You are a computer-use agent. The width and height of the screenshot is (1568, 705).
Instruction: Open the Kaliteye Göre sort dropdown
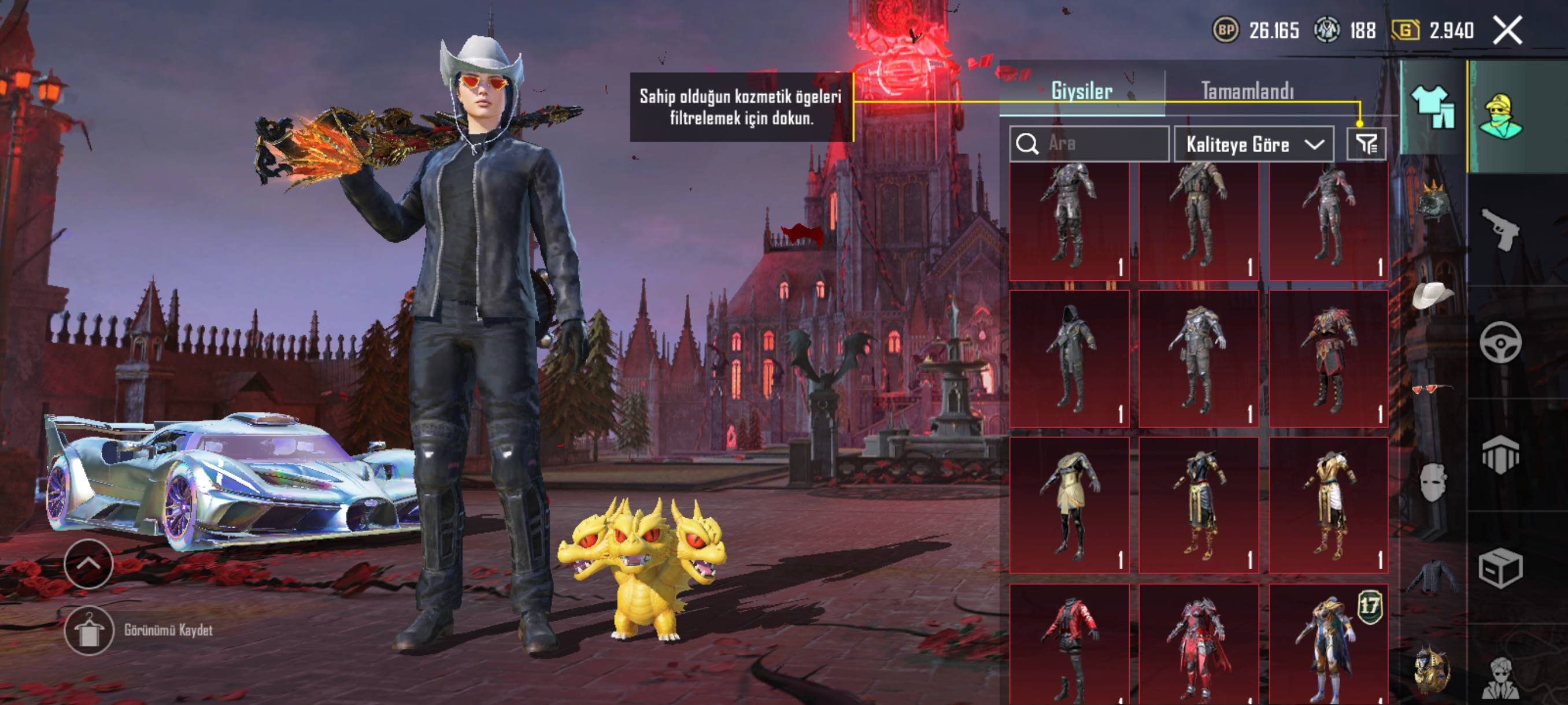1253,144
